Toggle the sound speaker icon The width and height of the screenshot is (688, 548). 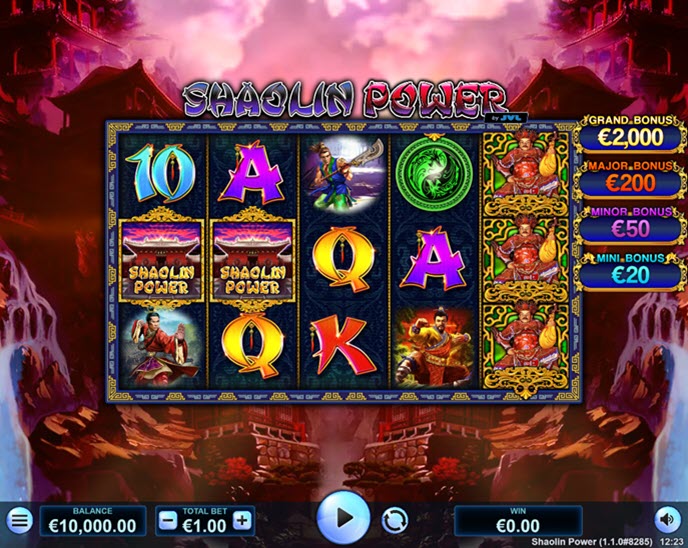point(667,520)
